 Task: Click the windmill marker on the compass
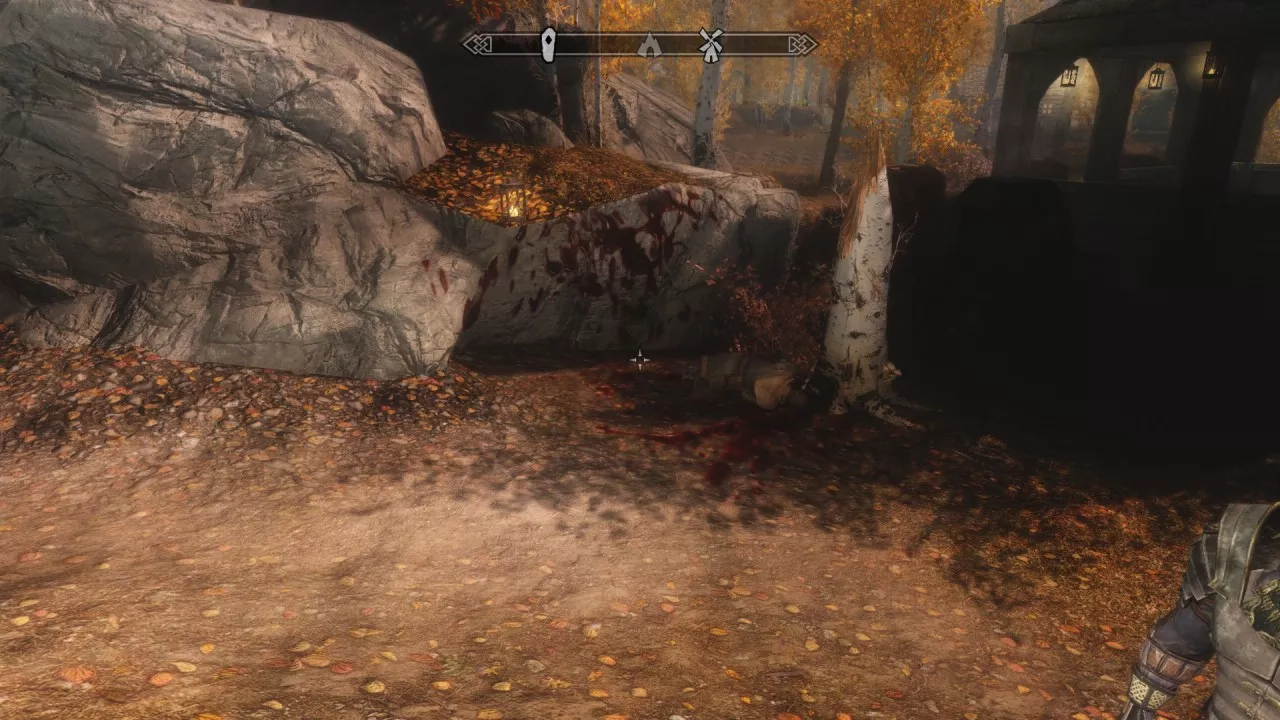tap(710, 44)
